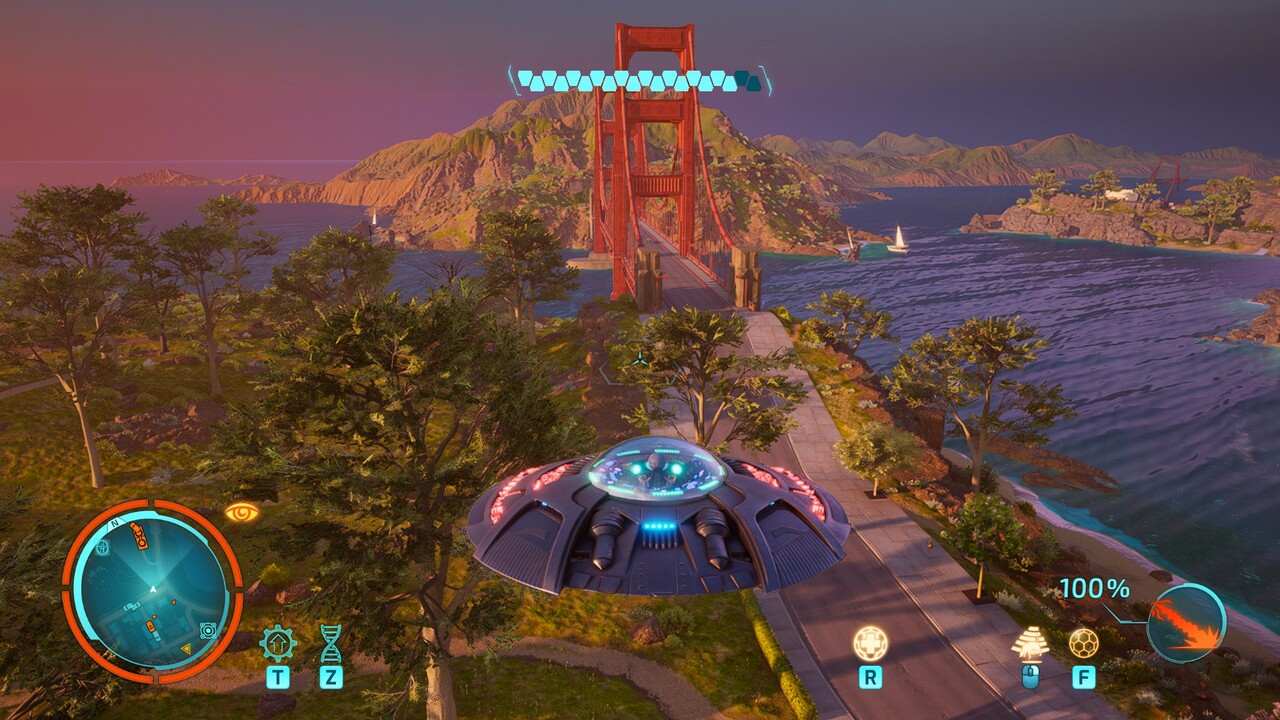
Task: Click the yellow triangle marker on minimap
Action: coord(186,649)
